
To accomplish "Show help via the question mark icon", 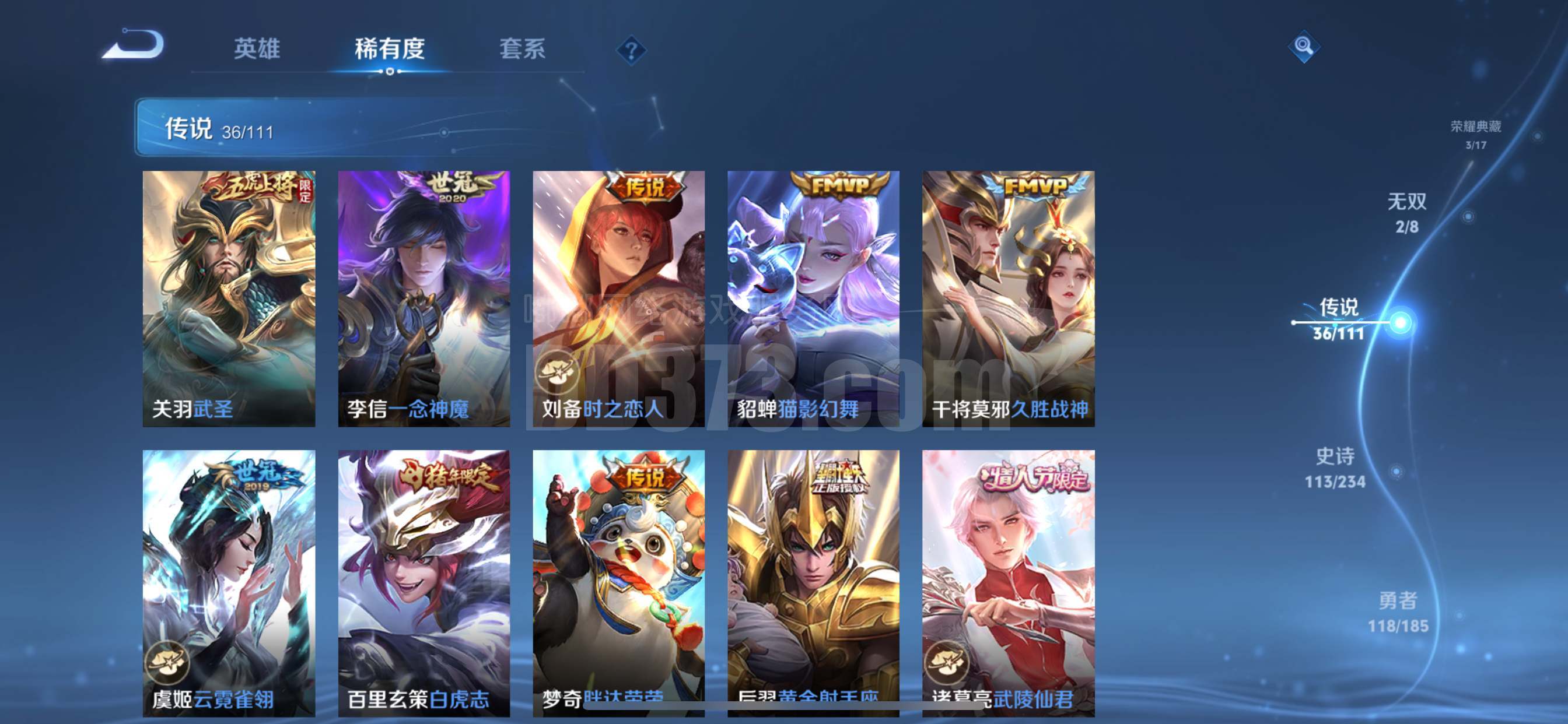I will 631,50.
